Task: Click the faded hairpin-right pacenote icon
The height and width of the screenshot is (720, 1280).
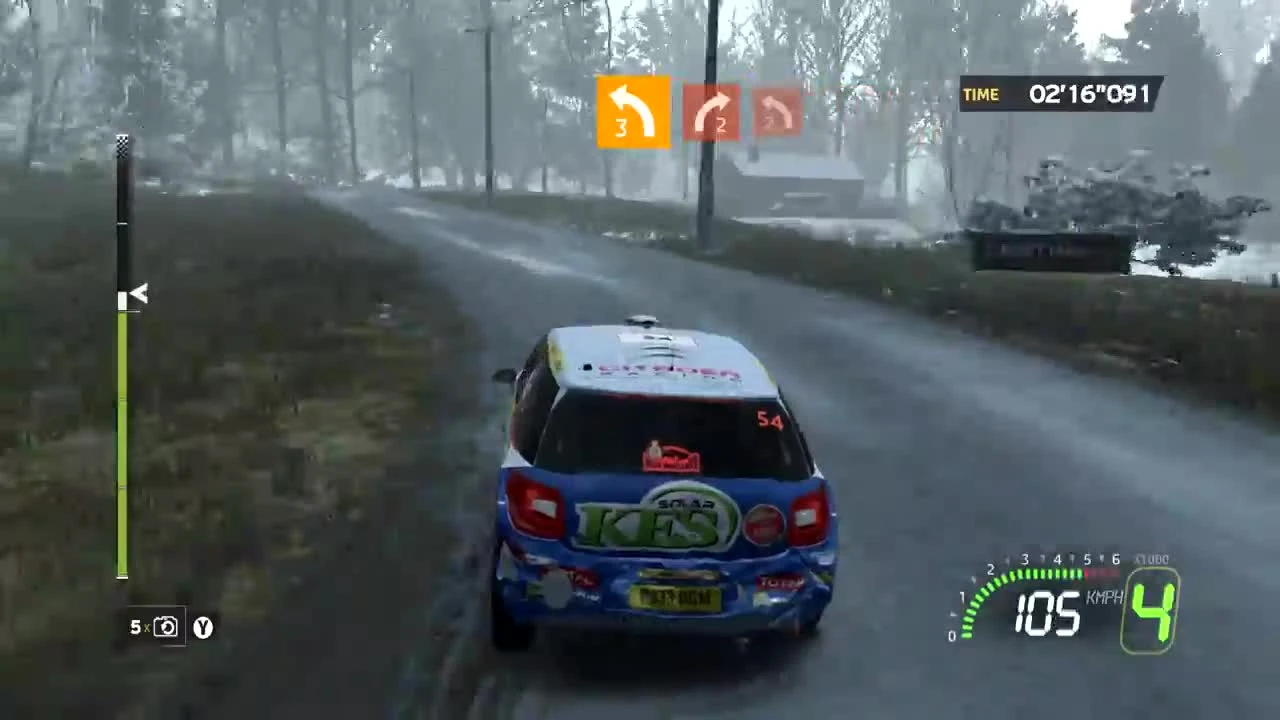Action: [778, 110]
